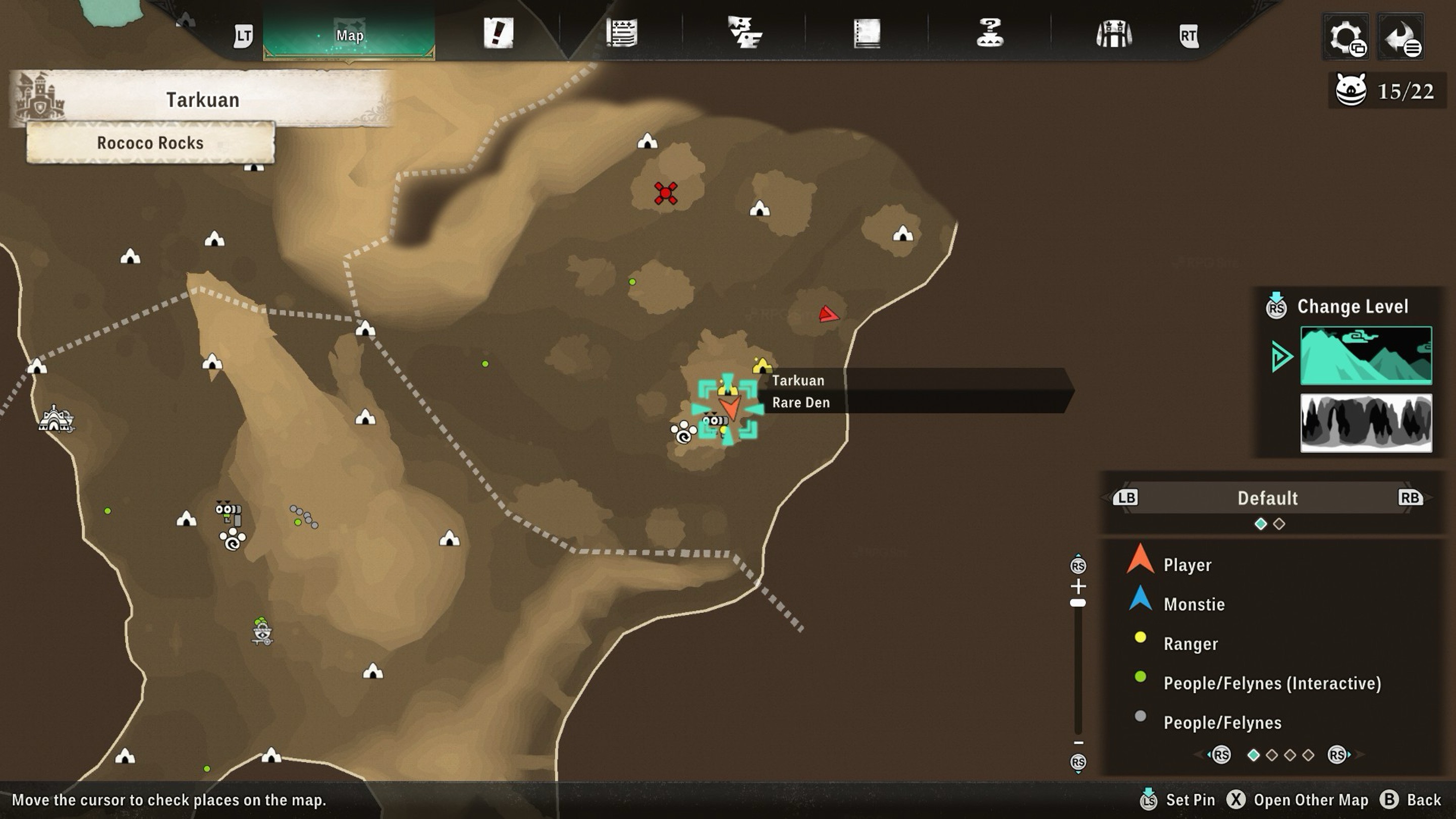Screen dimensions: 1456x819
Task: Select the mountain surface level thumbnail
Action: coord(1366,355)
